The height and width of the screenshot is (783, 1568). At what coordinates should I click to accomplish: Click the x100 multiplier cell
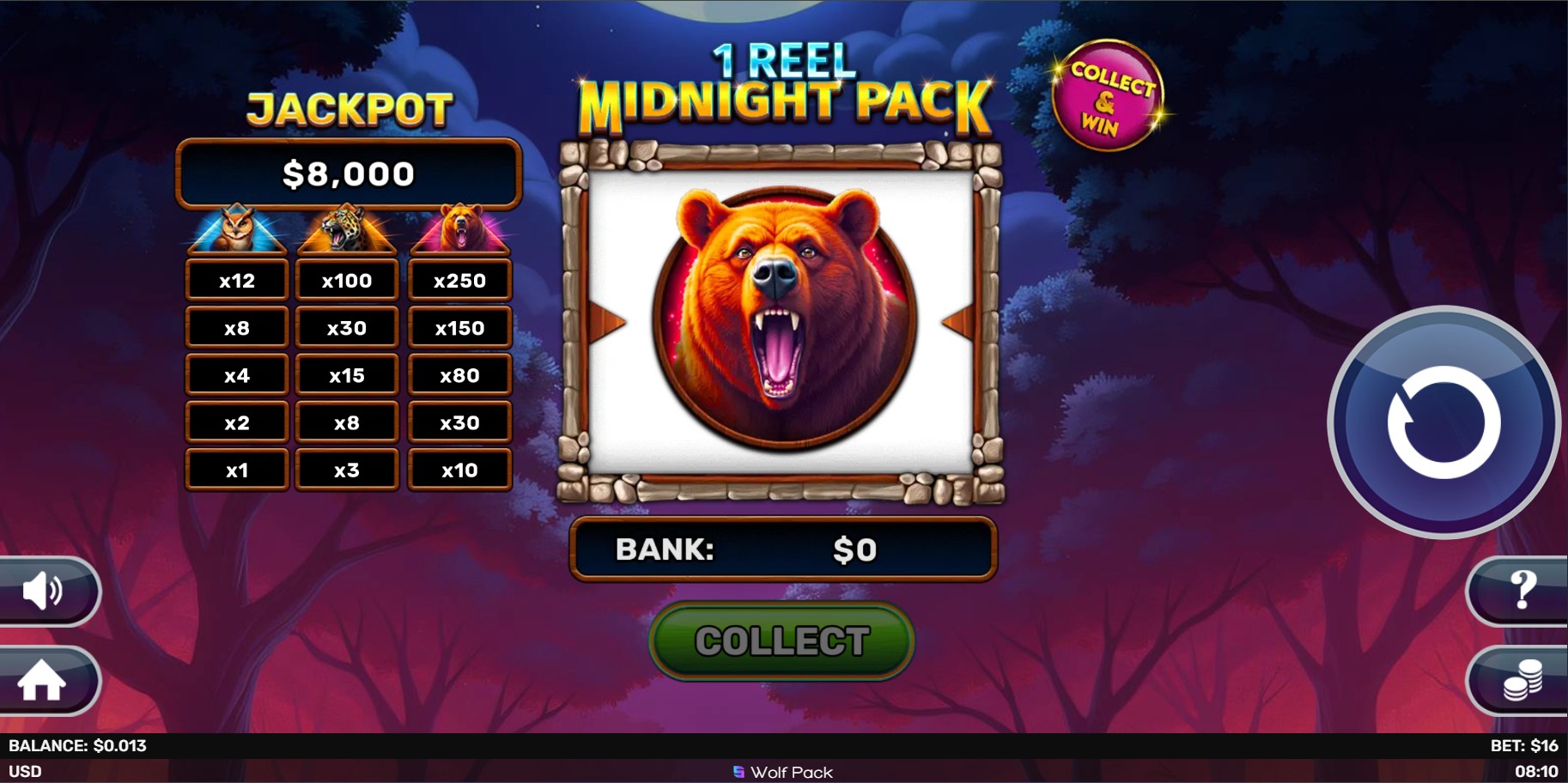[347, 279]
